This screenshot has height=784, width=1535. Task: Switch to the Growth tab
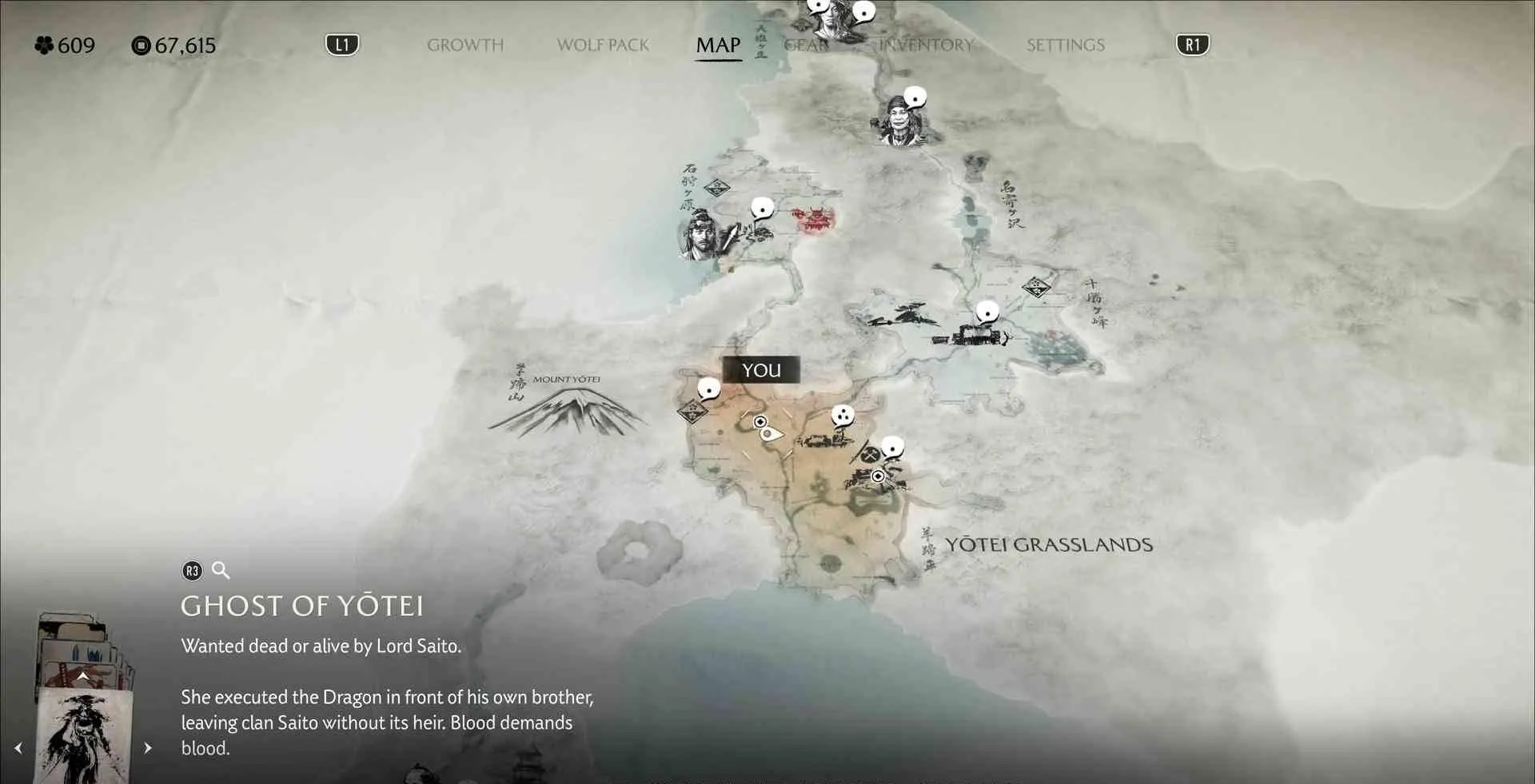click(x=464, y=45)
